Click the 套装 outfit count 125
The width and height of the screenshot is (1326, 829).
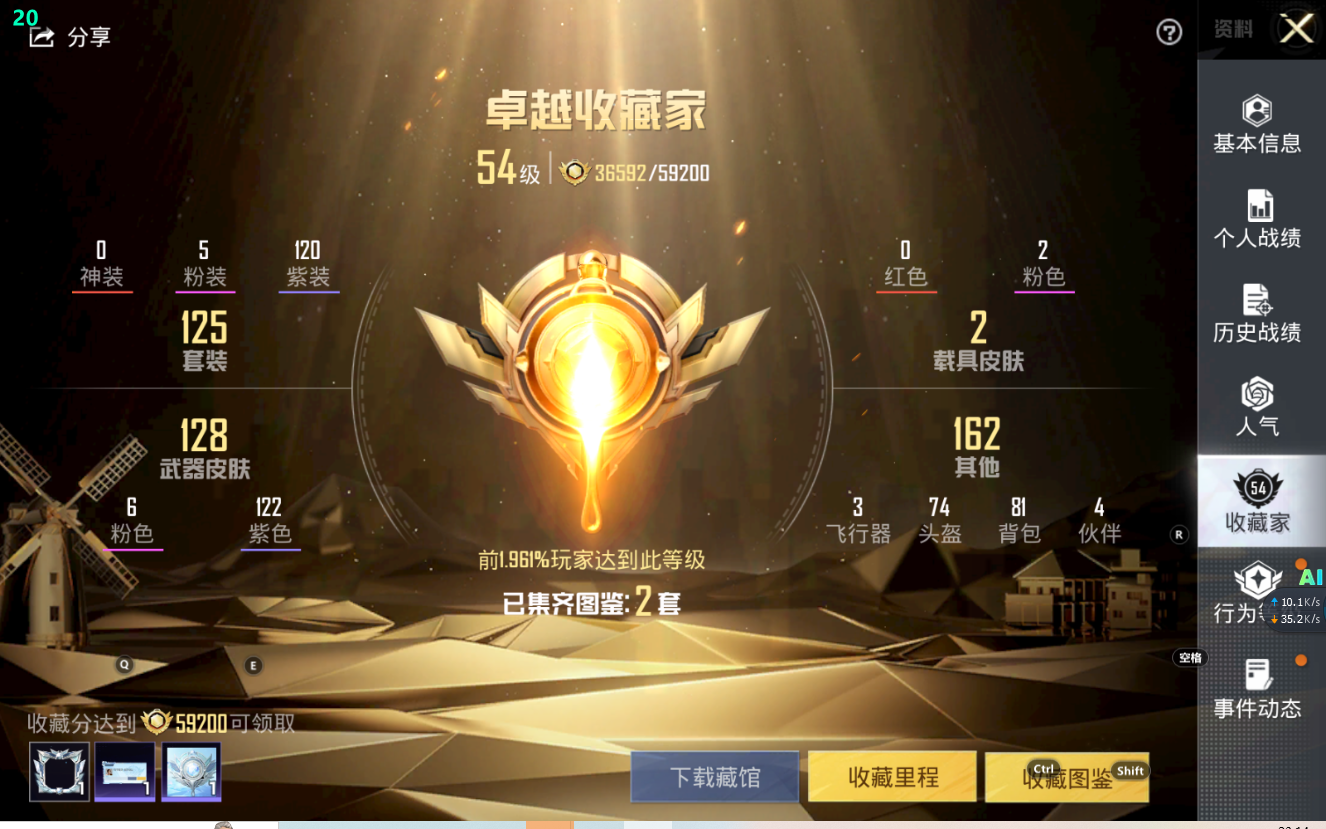[x=205, y=340]
